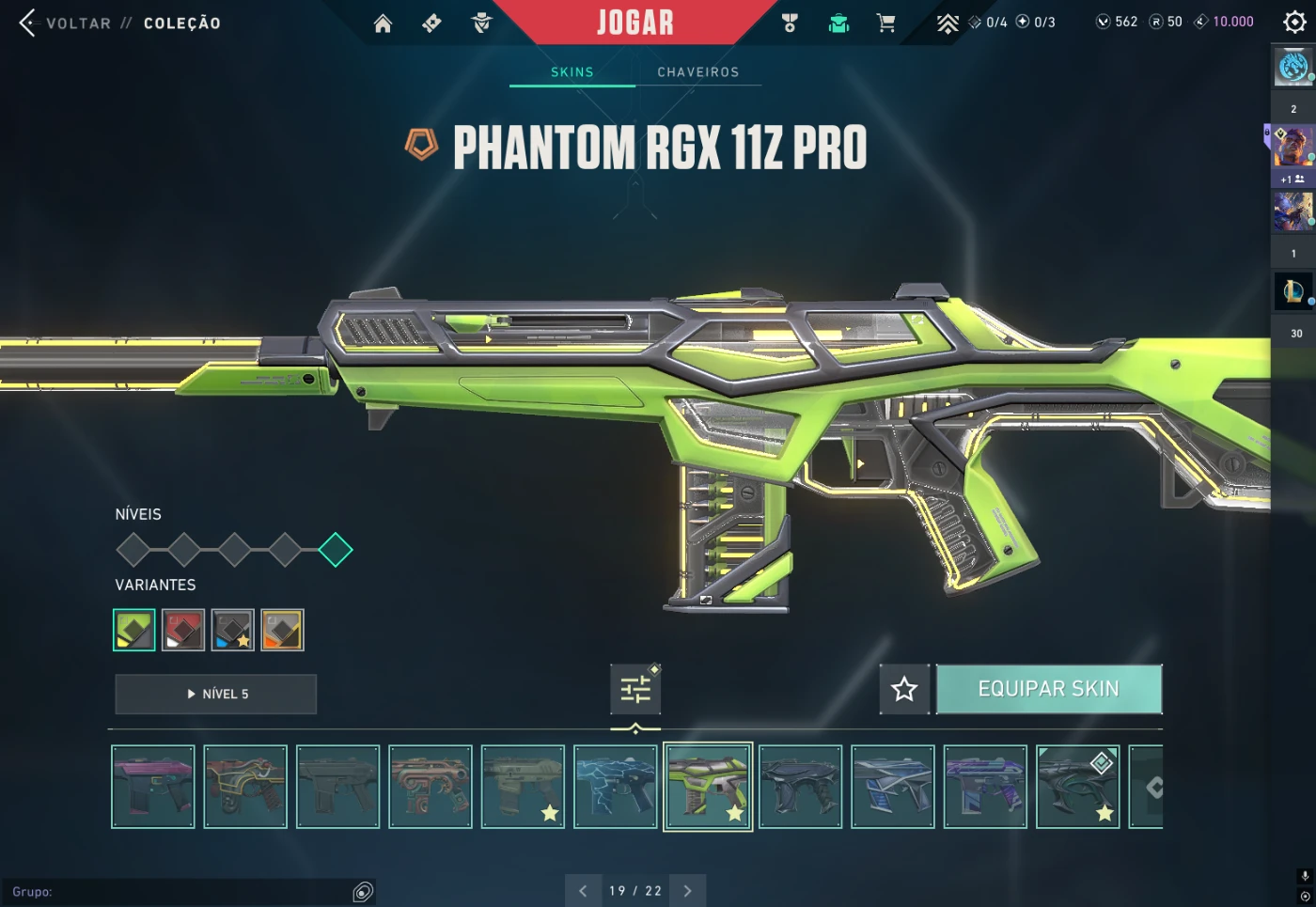Mark skin as favorite with star button
The height and width of the screenshot is (907, 1316).
[904, 689]
